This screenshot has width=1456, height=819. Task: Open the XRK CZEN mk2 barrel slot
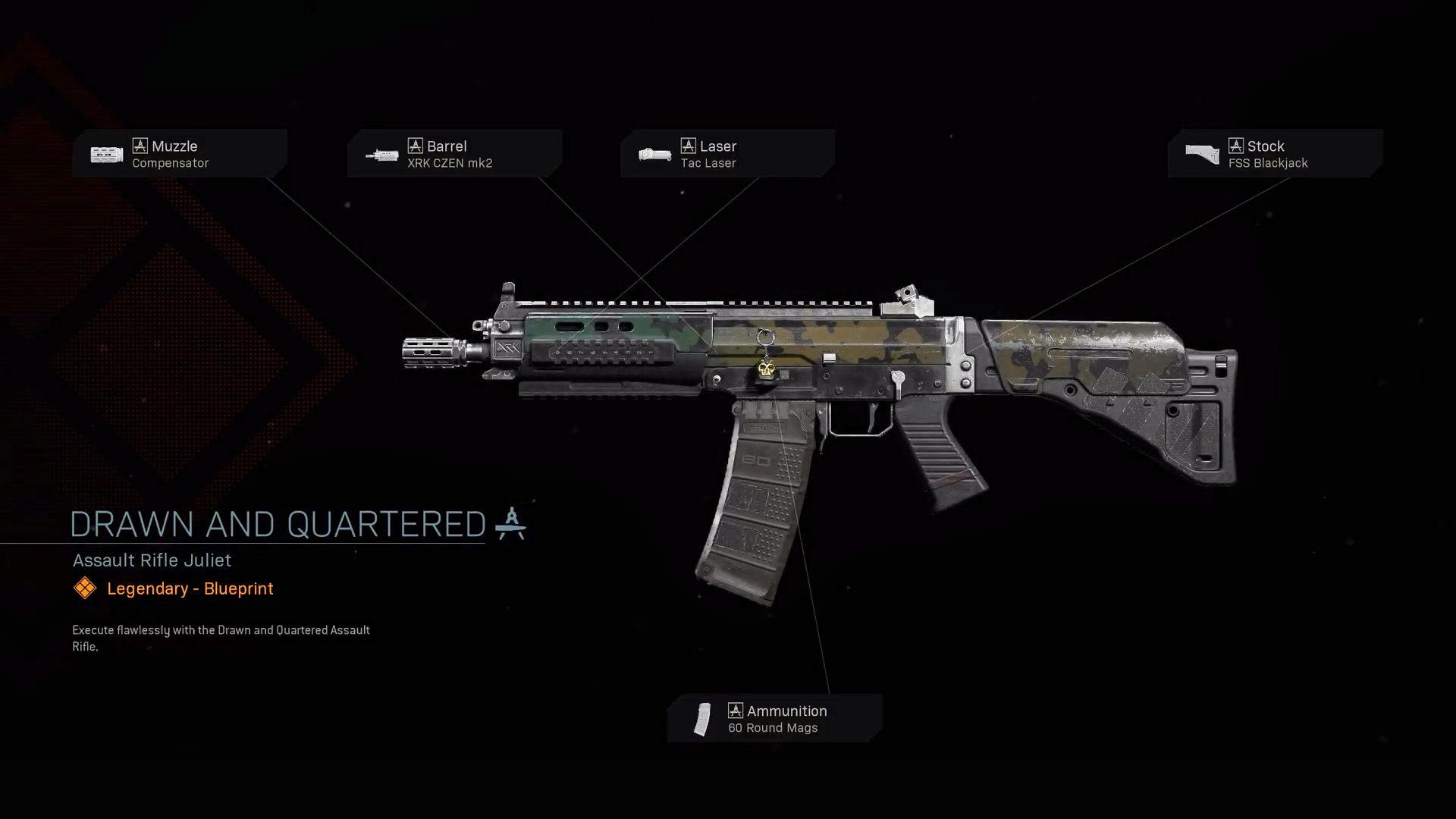[x=453, y=154]
